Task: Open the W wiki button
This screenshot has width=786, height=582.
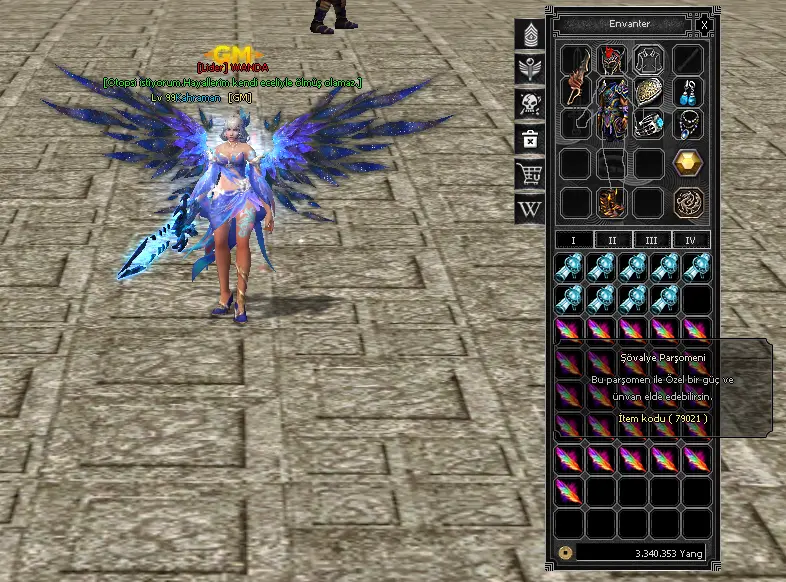Action: pyautogui.click(x=529, y=209)
